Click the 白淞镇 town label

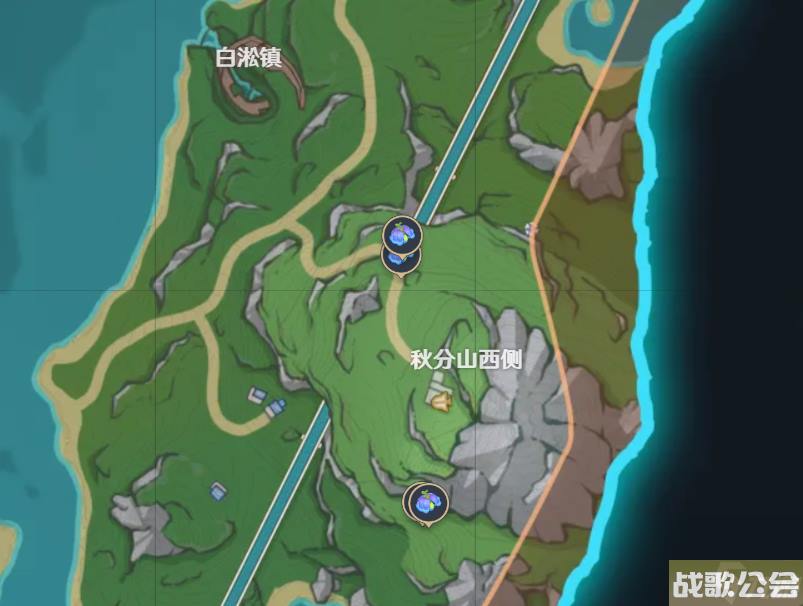tap(249, 57)
